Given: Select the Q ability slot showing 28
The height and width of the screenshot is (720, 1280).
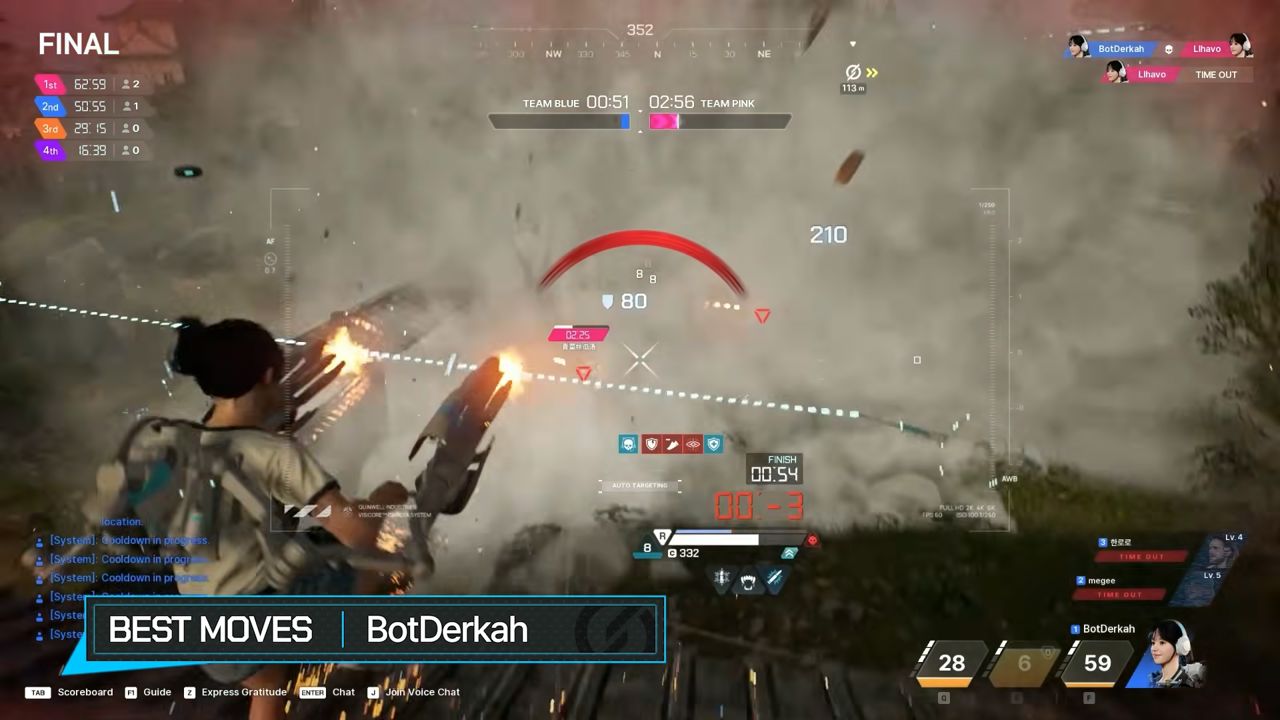Looking at the screenshot, I should (x=951, y=663).
